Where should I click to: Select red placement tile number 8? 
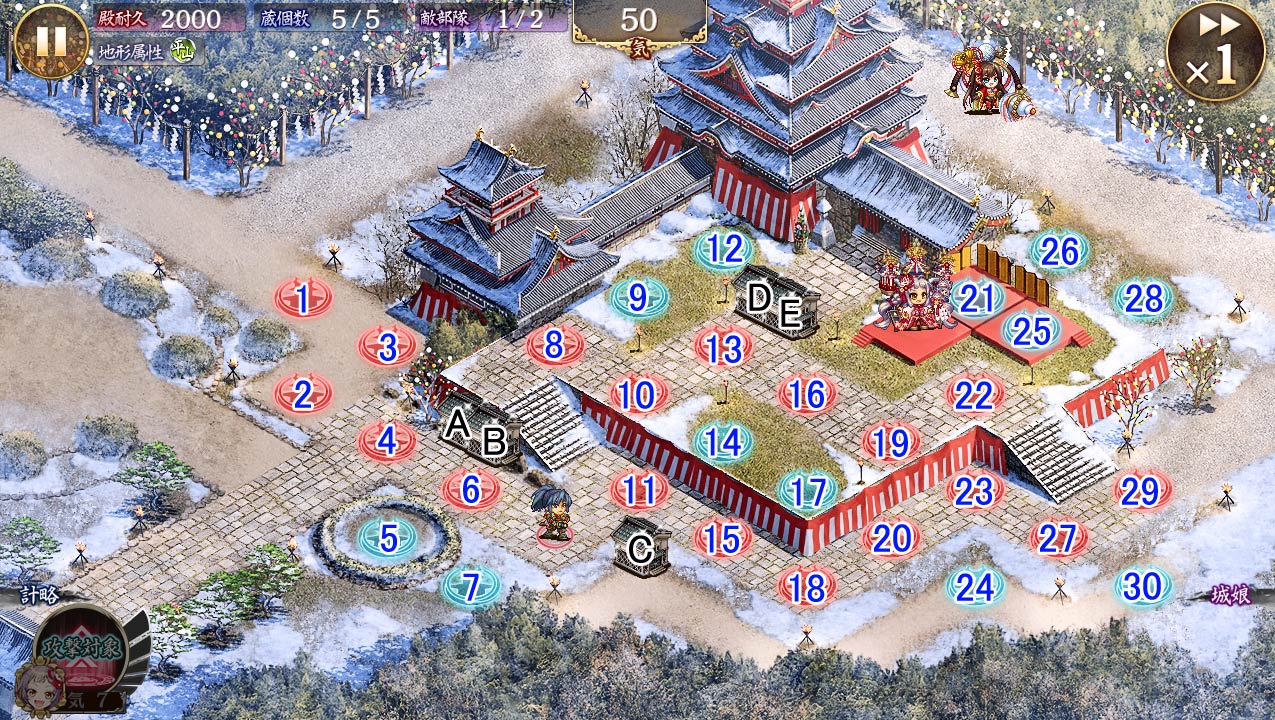point(555,345)
